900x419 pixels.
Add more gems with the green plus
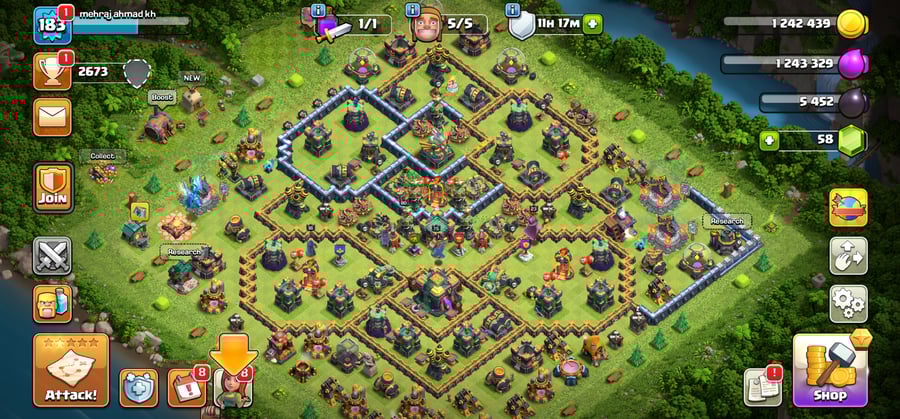coord(769,138)
